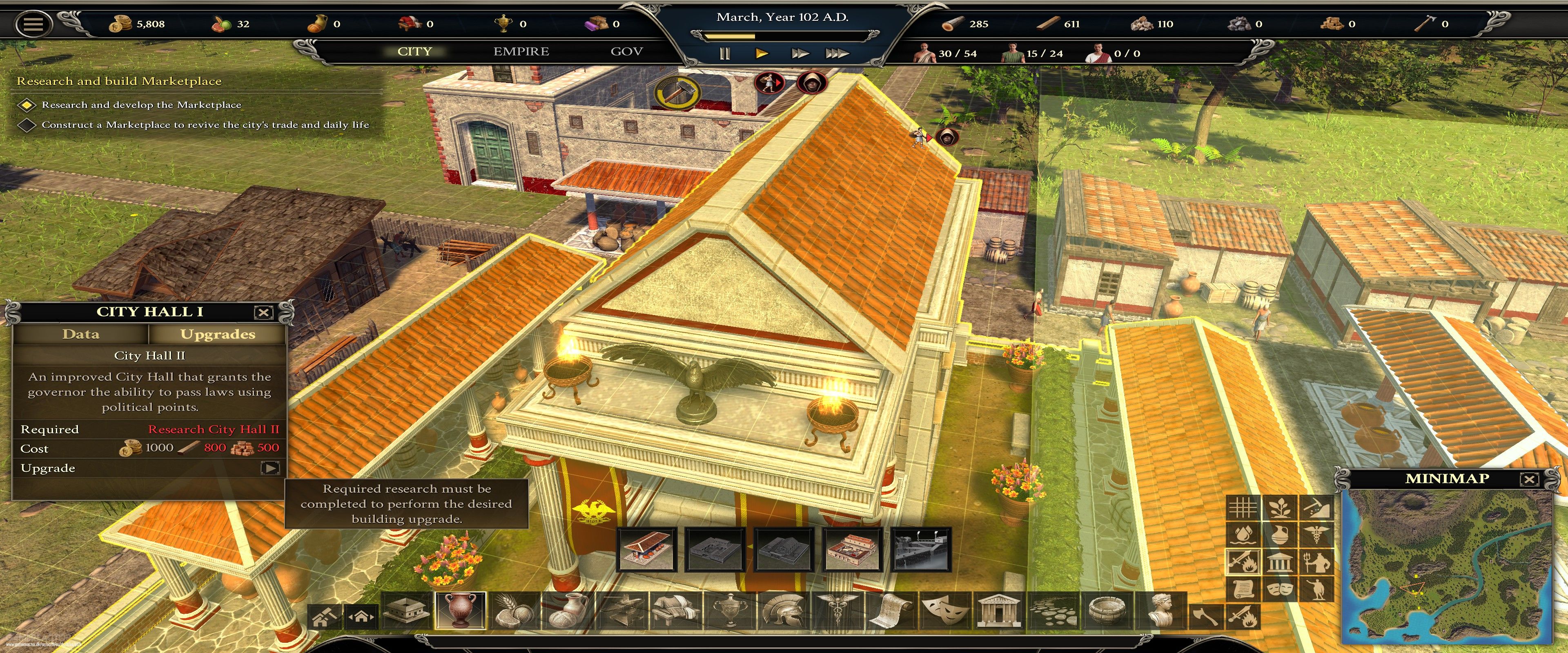Switch to the EMPIRE view
Viewport: 1568px width, 653px height.
click(x=521, y=52)
